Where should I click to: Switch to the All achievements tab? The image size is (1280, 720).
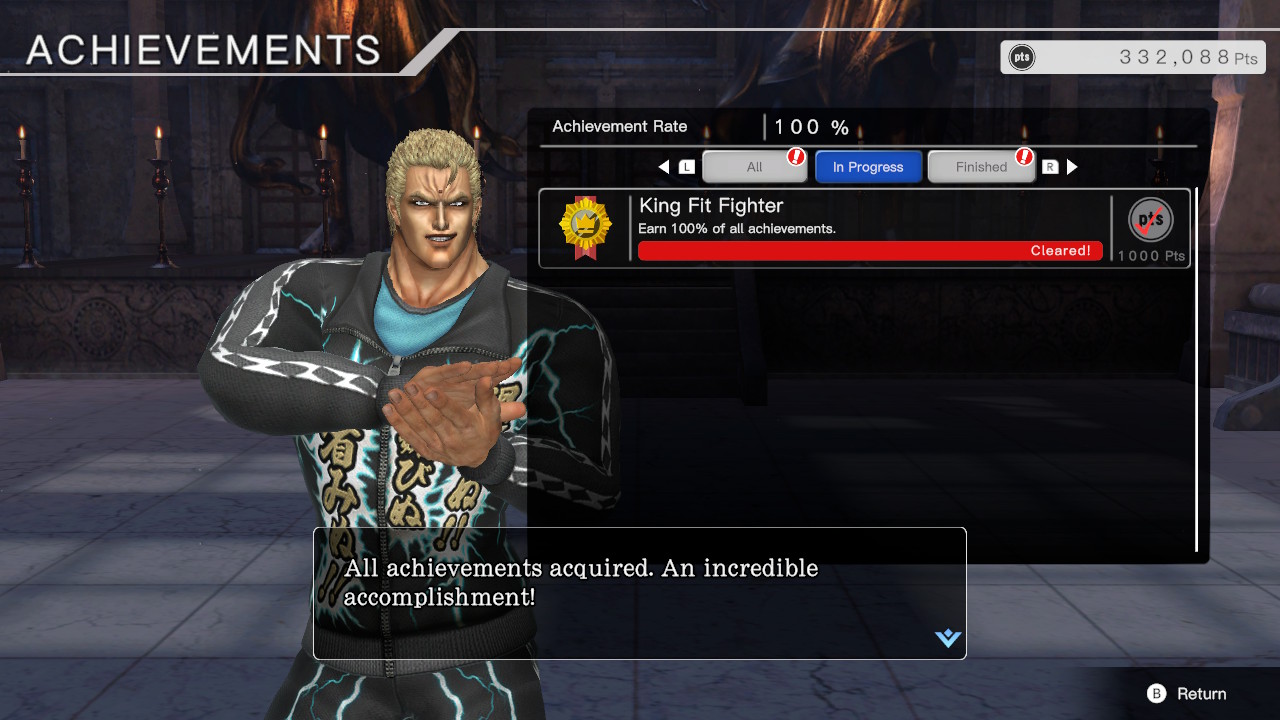click(x=754, y=167)
